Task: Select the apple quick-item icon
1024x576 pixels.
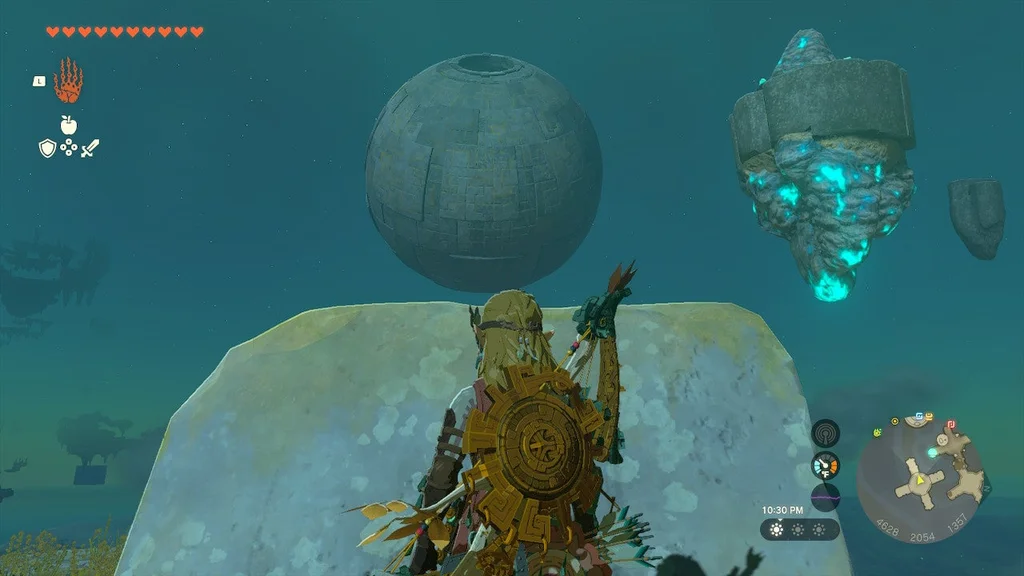Action: coord(68,124)
